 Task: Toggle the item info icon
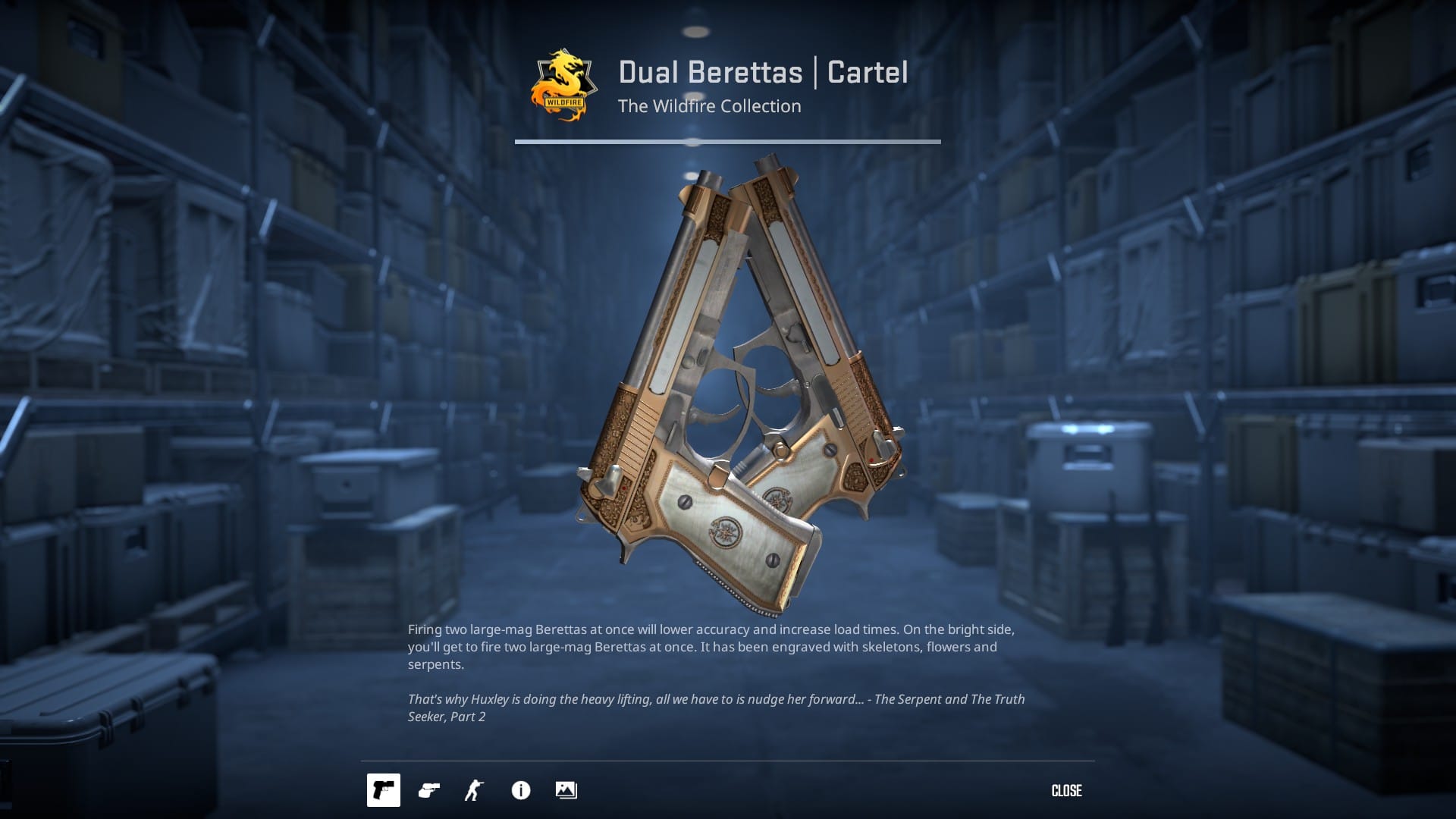click(521, 790)
